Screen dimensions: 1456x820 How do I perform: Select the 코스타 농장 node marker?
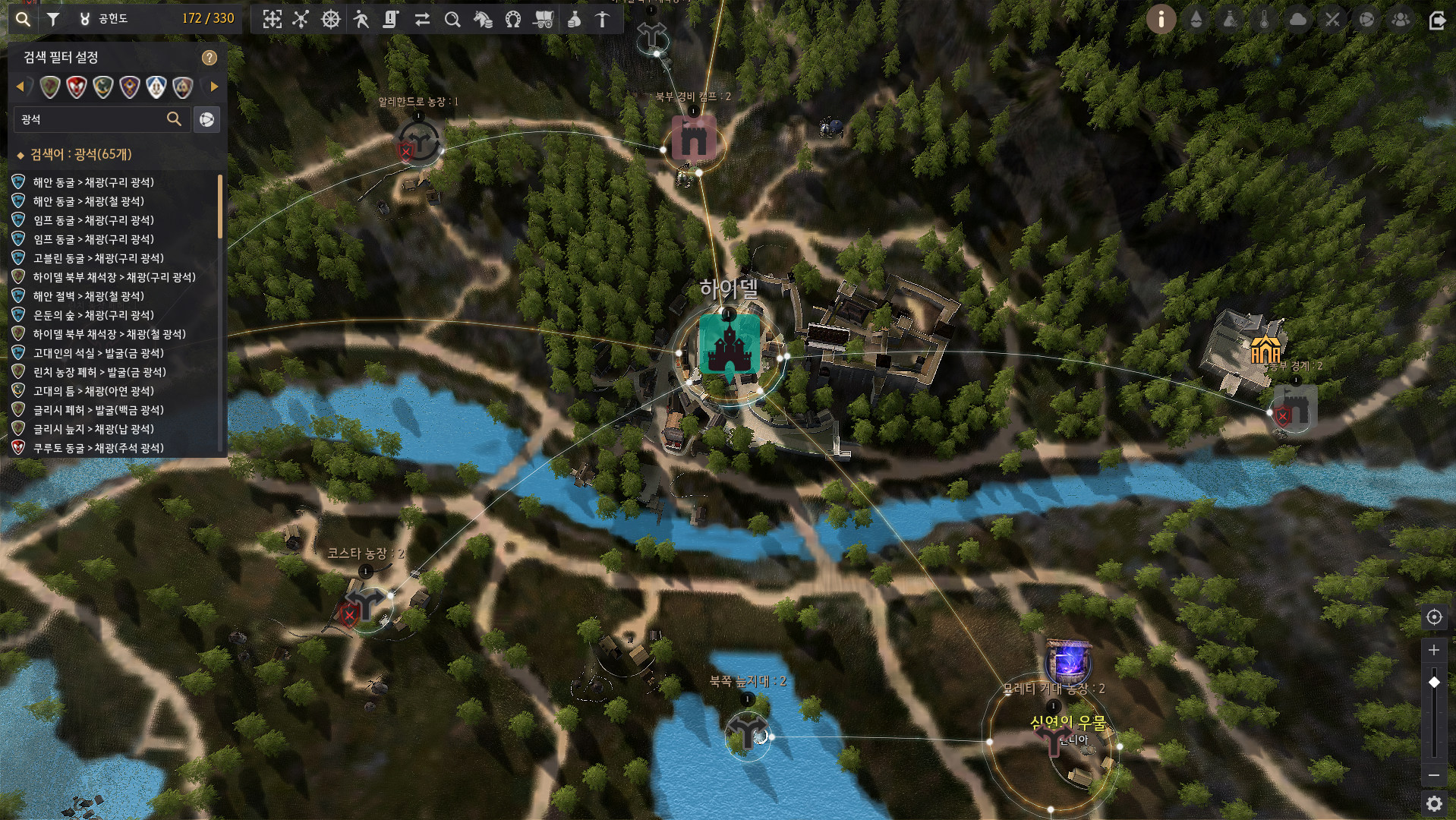click(367, 604)
